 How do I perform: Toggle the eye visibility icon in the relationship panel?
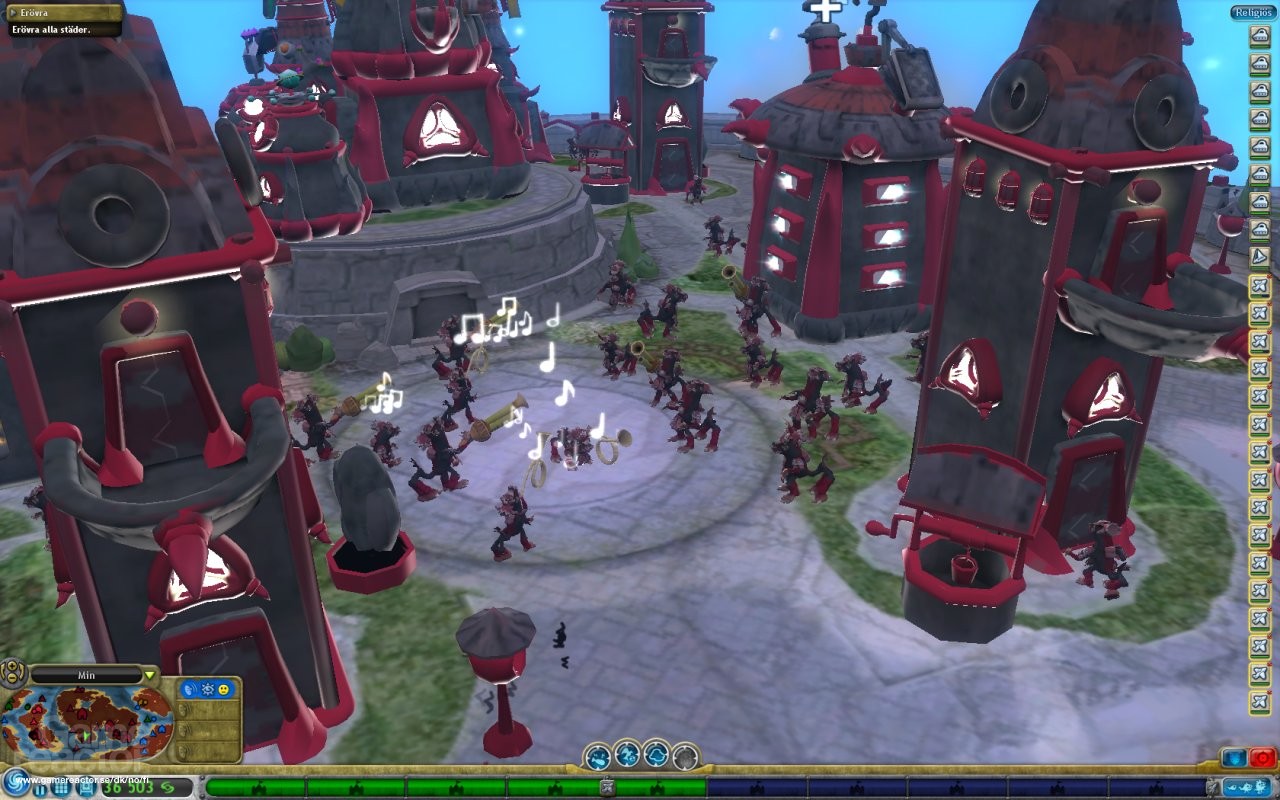207,690
